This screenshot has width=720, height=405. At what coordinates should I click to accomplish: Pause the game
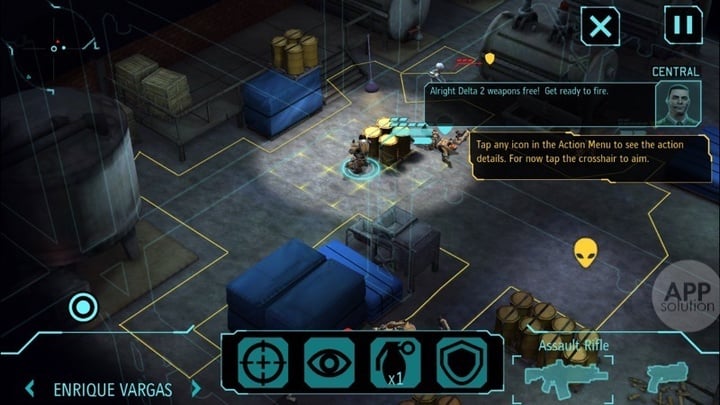click(682, 25)
